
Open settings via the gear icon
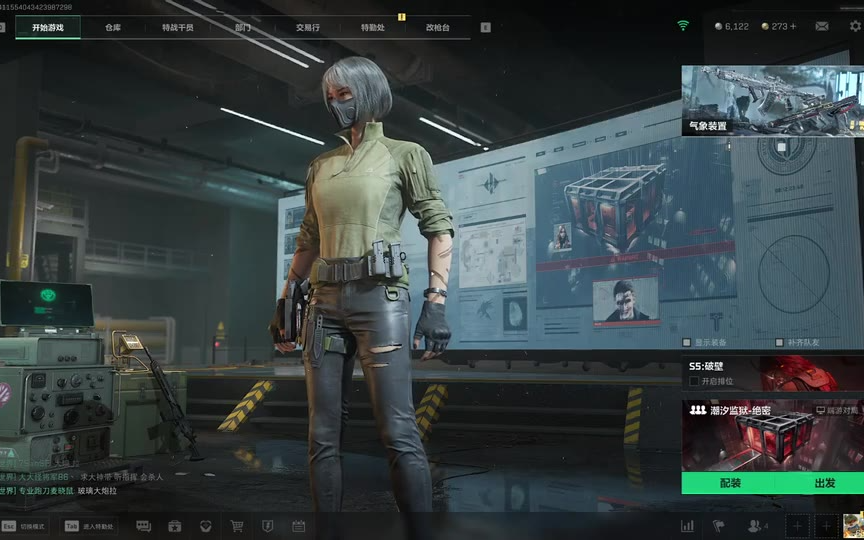(x=855, y=26)
